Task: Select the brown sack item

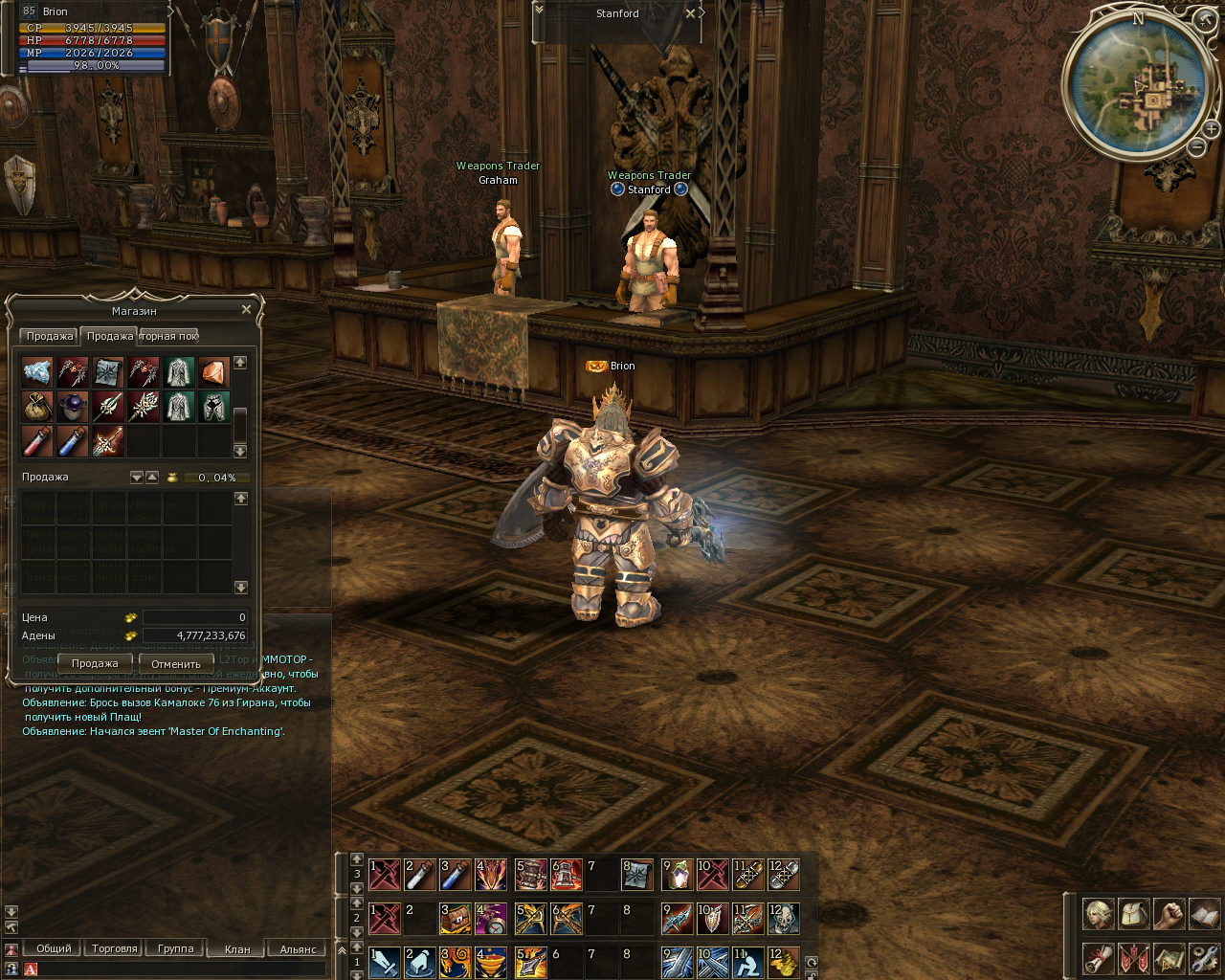Action: [x=37, y=407]
